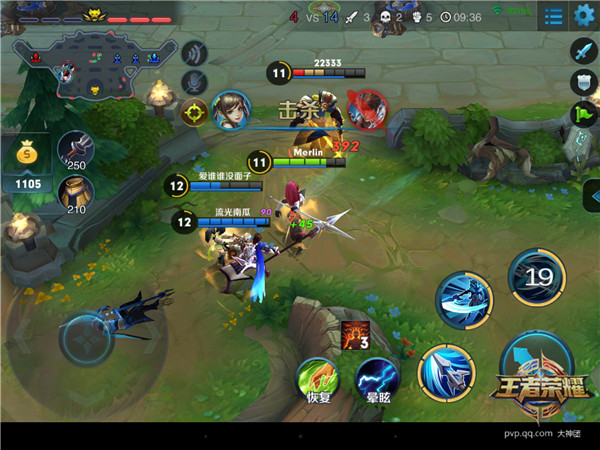Open the scoreboard list button
The image size is (600, 450).
(x=552, y=16)
